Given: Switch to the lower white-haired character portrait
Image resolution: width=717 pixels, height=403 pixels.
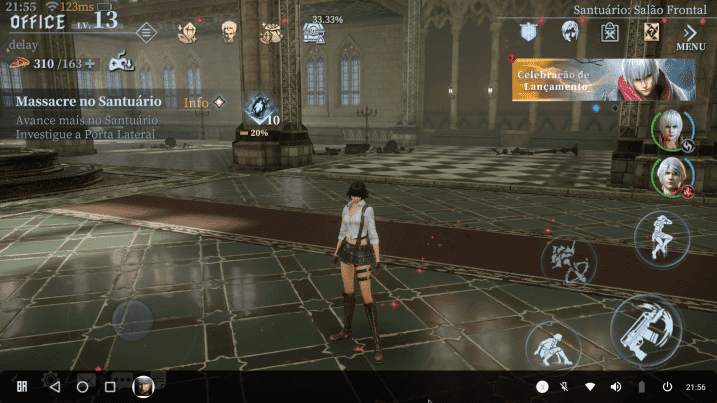Looking at the screenshot, I should coord(671,178).
